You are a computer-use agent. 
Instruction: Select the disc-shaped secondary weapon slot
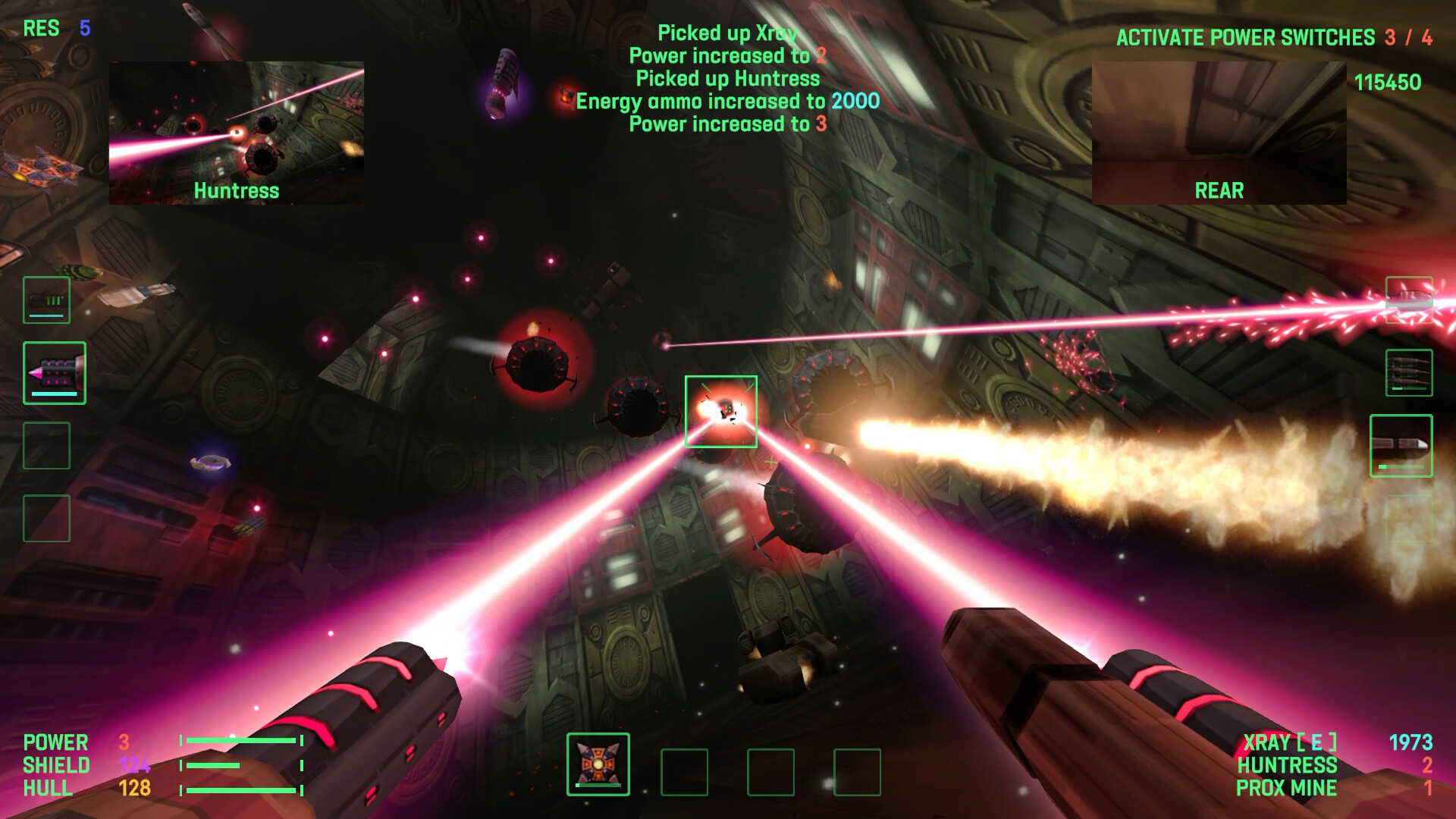pos(1409,300)
